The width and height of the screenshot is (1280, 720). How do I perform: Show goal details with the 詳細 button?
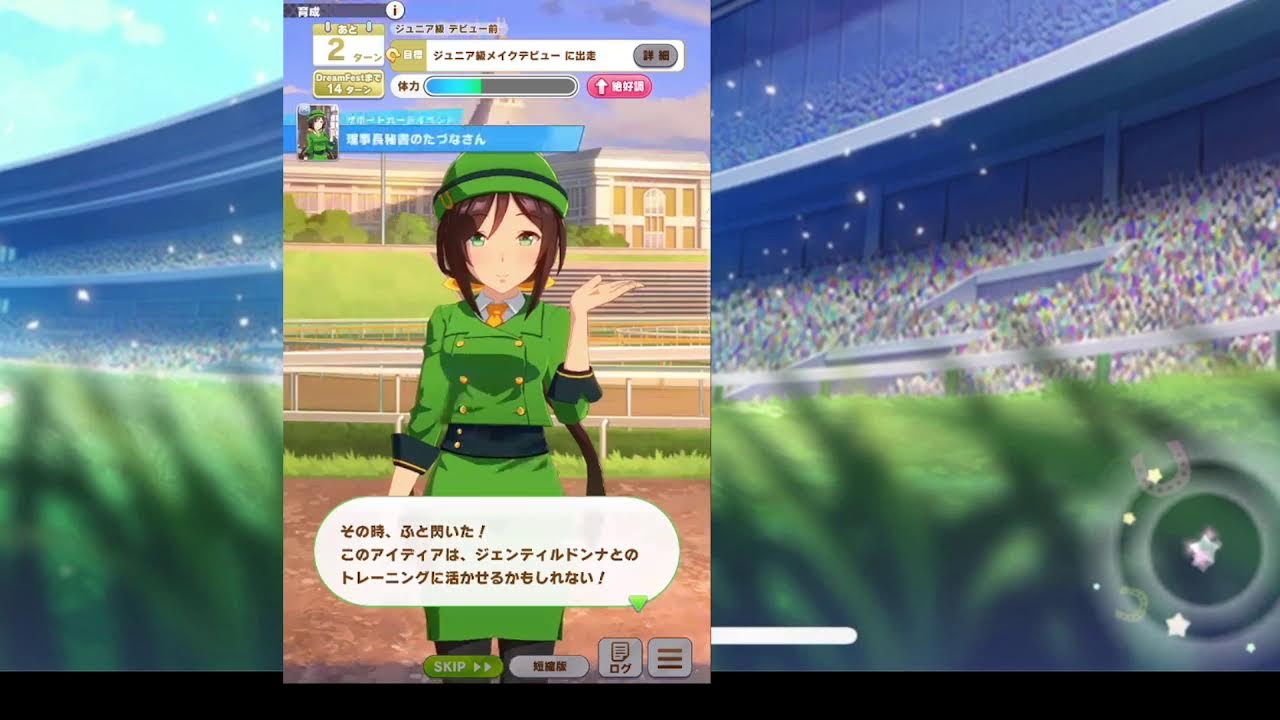pos(656,56)
